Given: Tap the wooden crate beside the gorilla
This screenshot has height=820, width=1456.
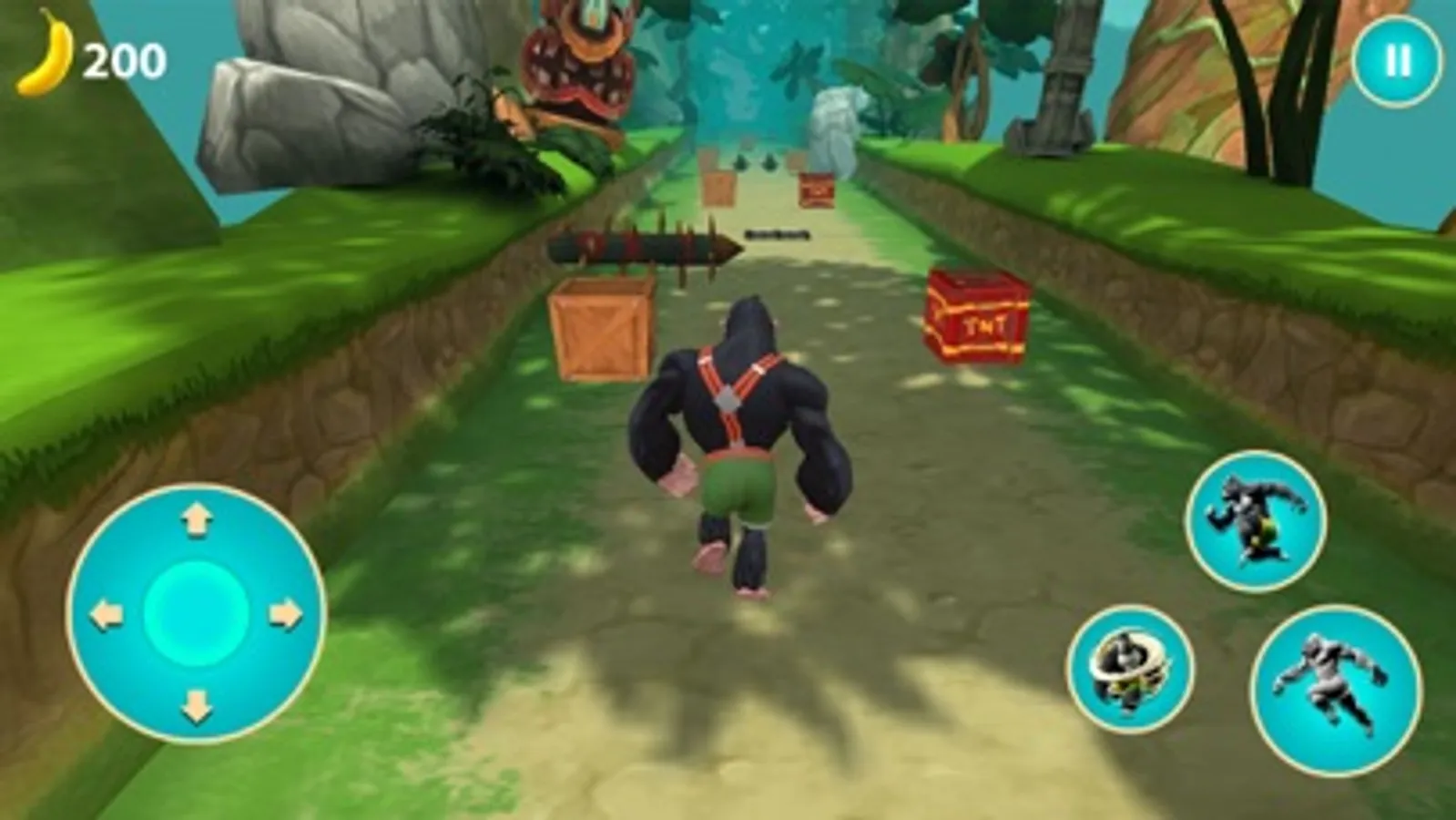Looking at the screenshot, I should pyautogui.click(x=601, y=333).
